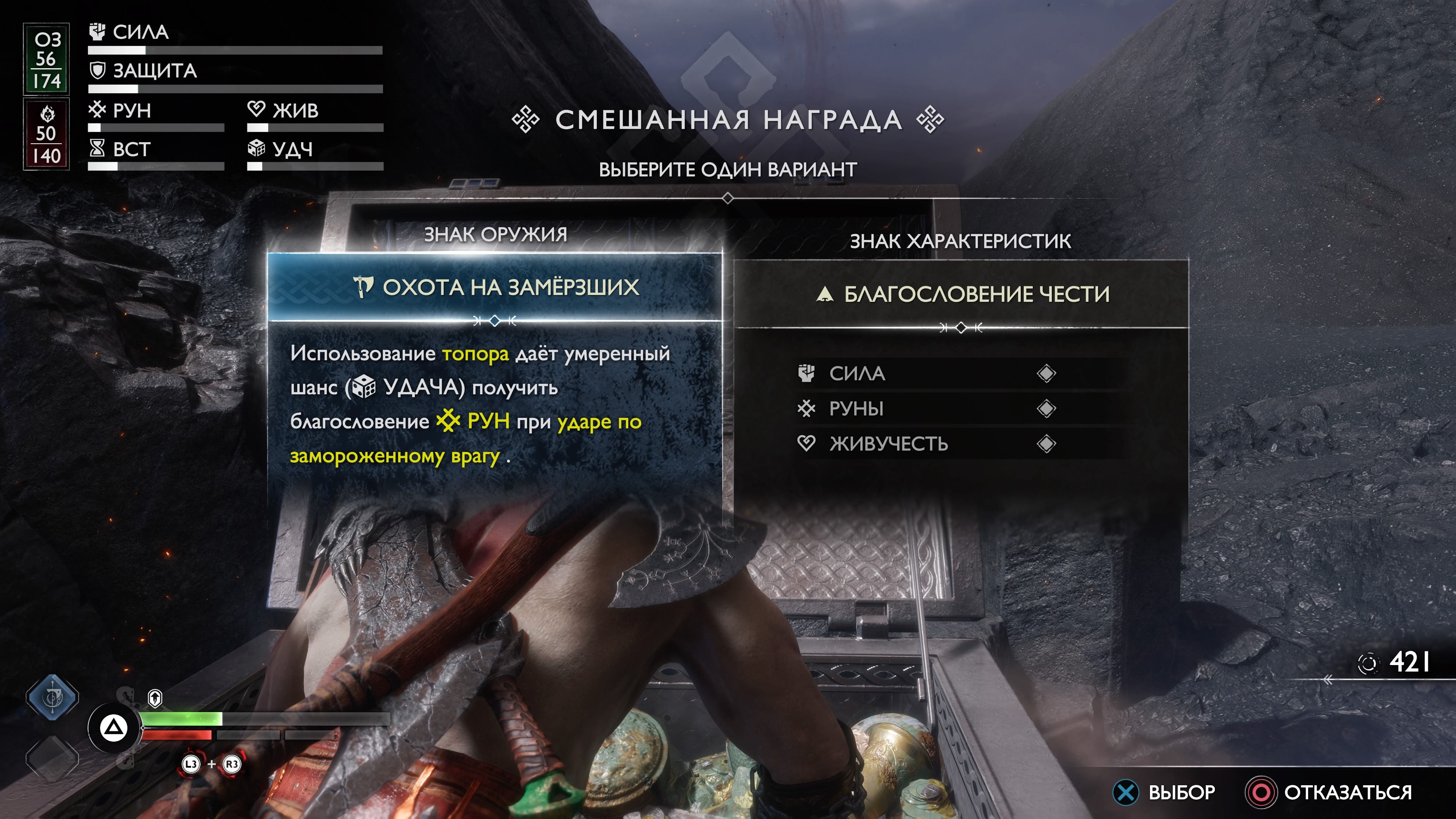Image resolution: width=1456 pixels, height=819 pixels.
Task: Select the СИЛА row in stat reward
Action: 927,373
